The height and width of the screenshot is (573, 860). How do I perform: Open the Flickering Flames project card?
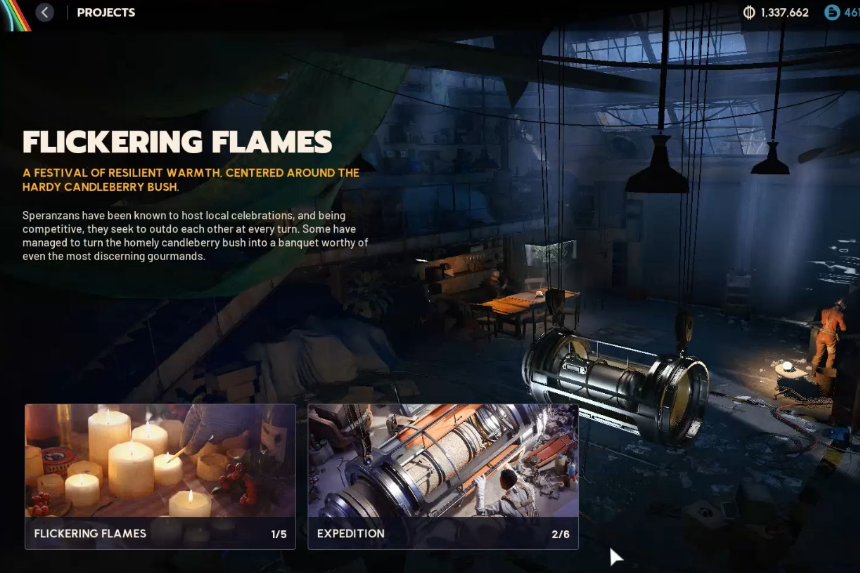[160, 475]
